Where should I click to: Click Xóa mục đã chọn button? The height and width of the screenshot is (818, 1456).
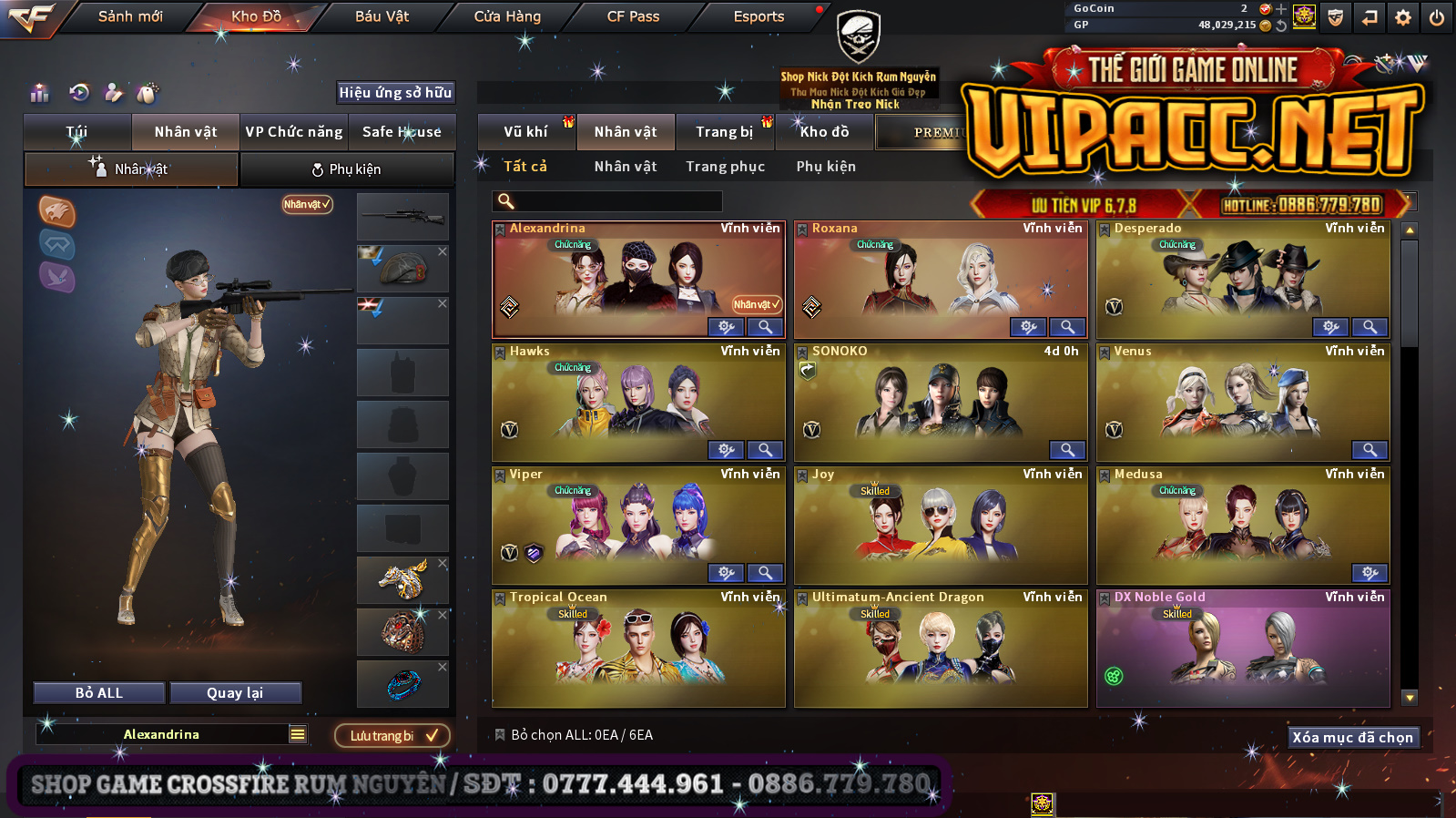[x=1352, y=738]
